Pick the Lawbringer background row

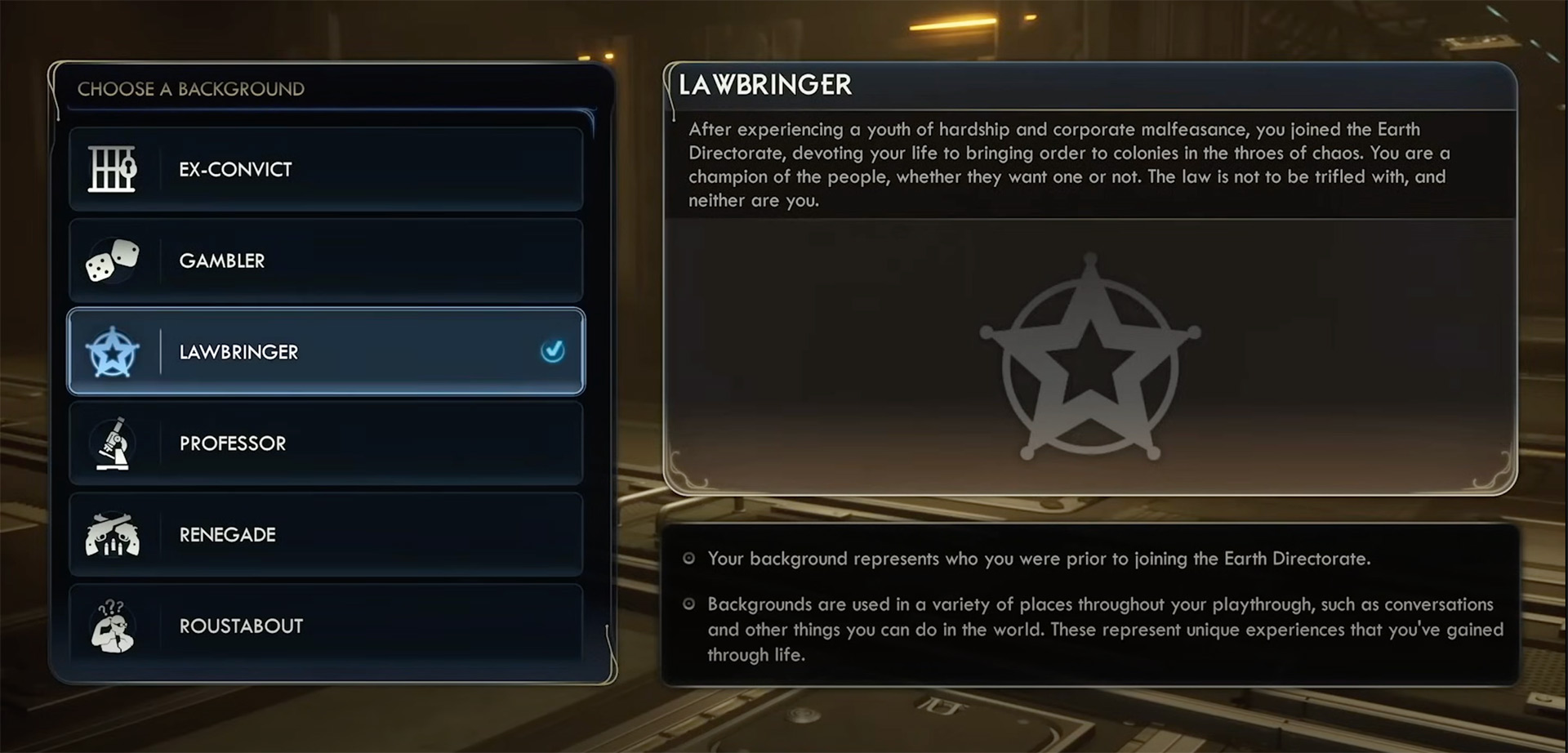[325, 352]
